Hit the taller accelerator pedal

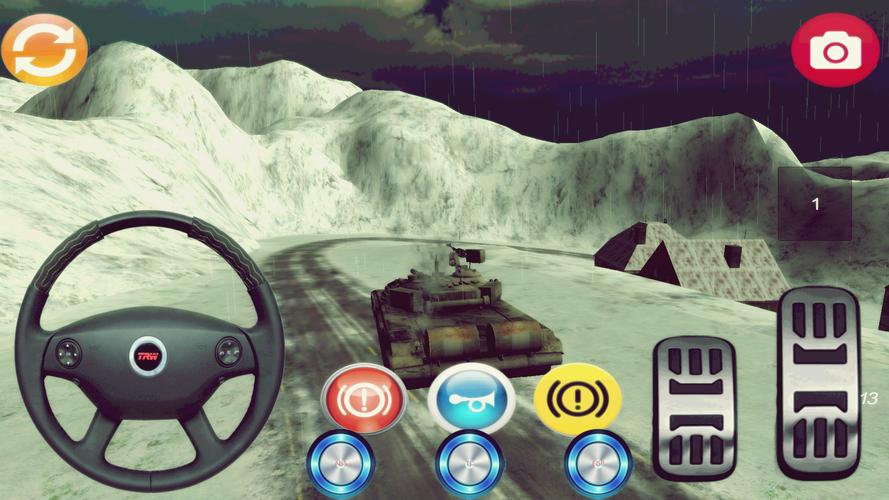point(819,382)
